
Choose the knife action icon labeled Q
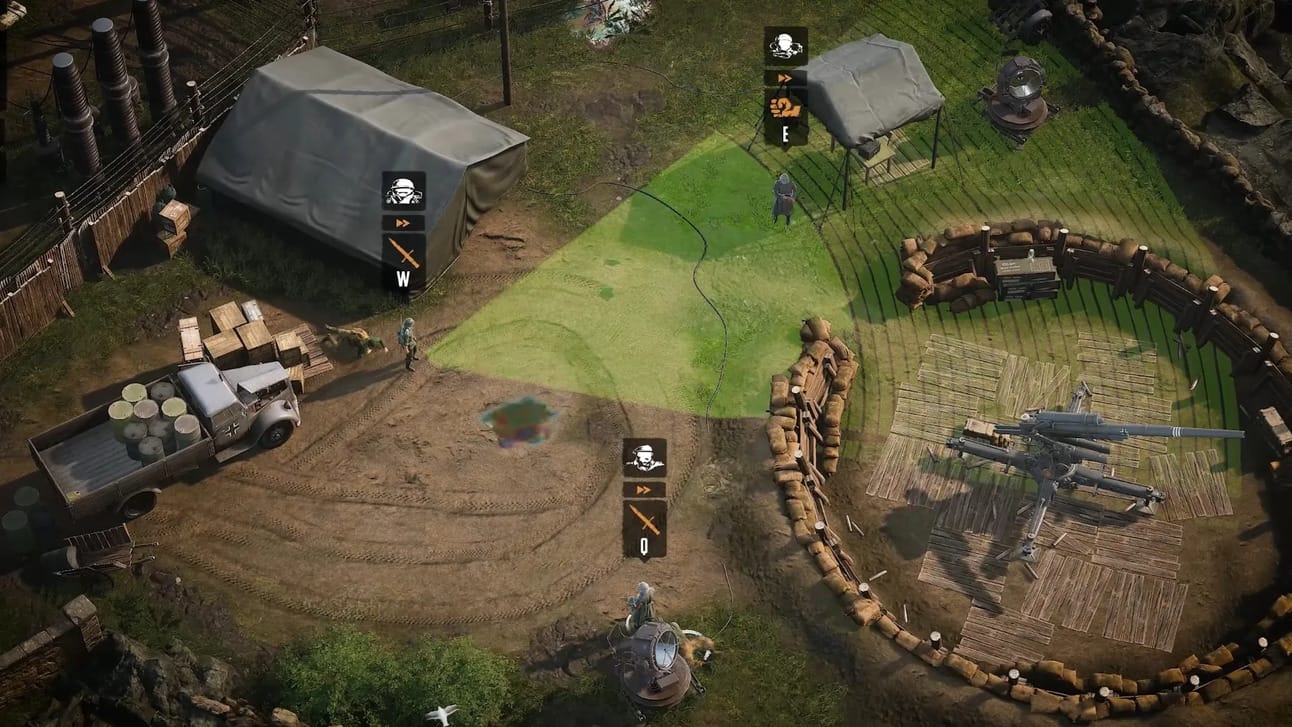tap(644, 518)
